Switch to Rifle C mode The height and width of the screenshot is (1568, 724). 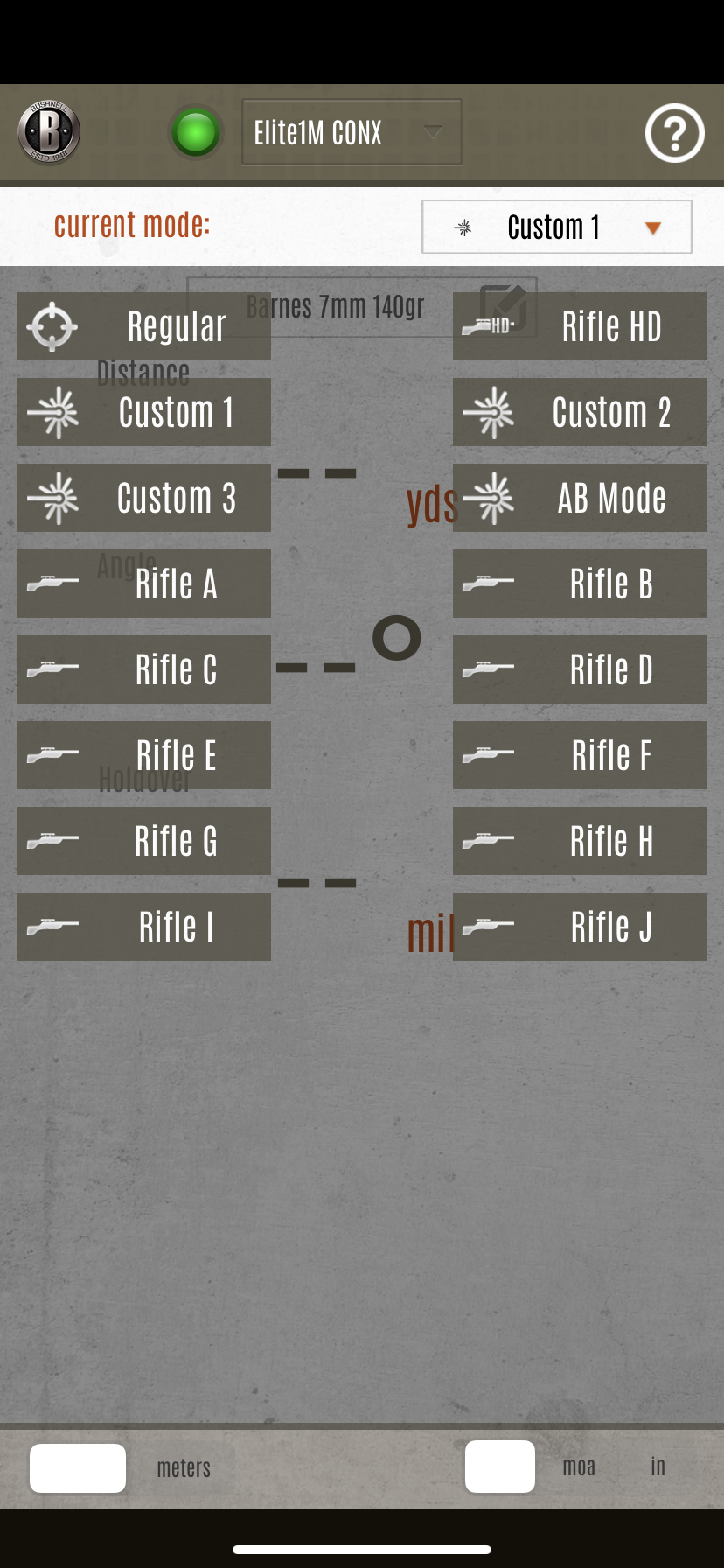tap(144, 669)
